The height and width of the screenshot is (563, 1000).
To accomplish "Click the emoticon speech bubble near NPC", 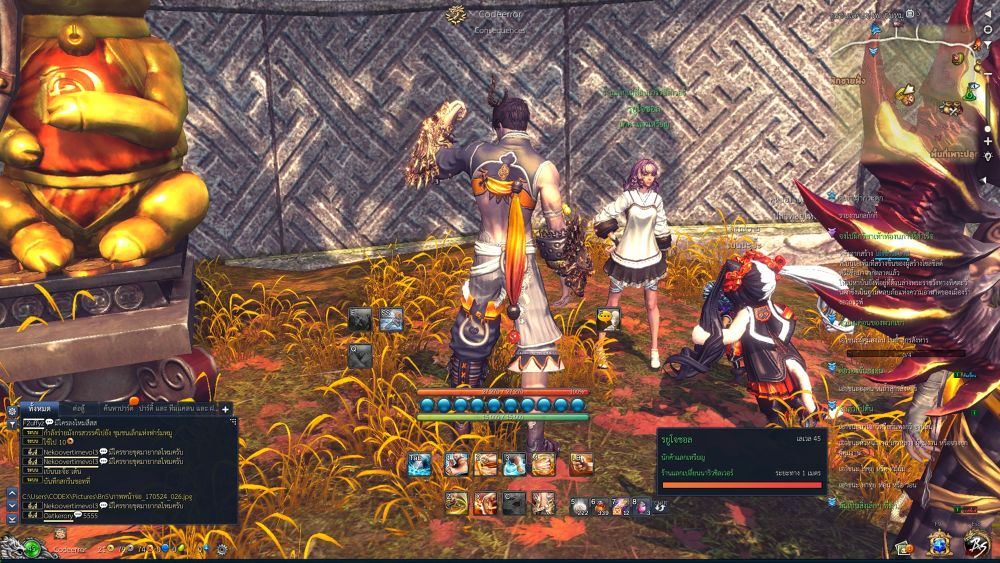I will pos(608,318).
